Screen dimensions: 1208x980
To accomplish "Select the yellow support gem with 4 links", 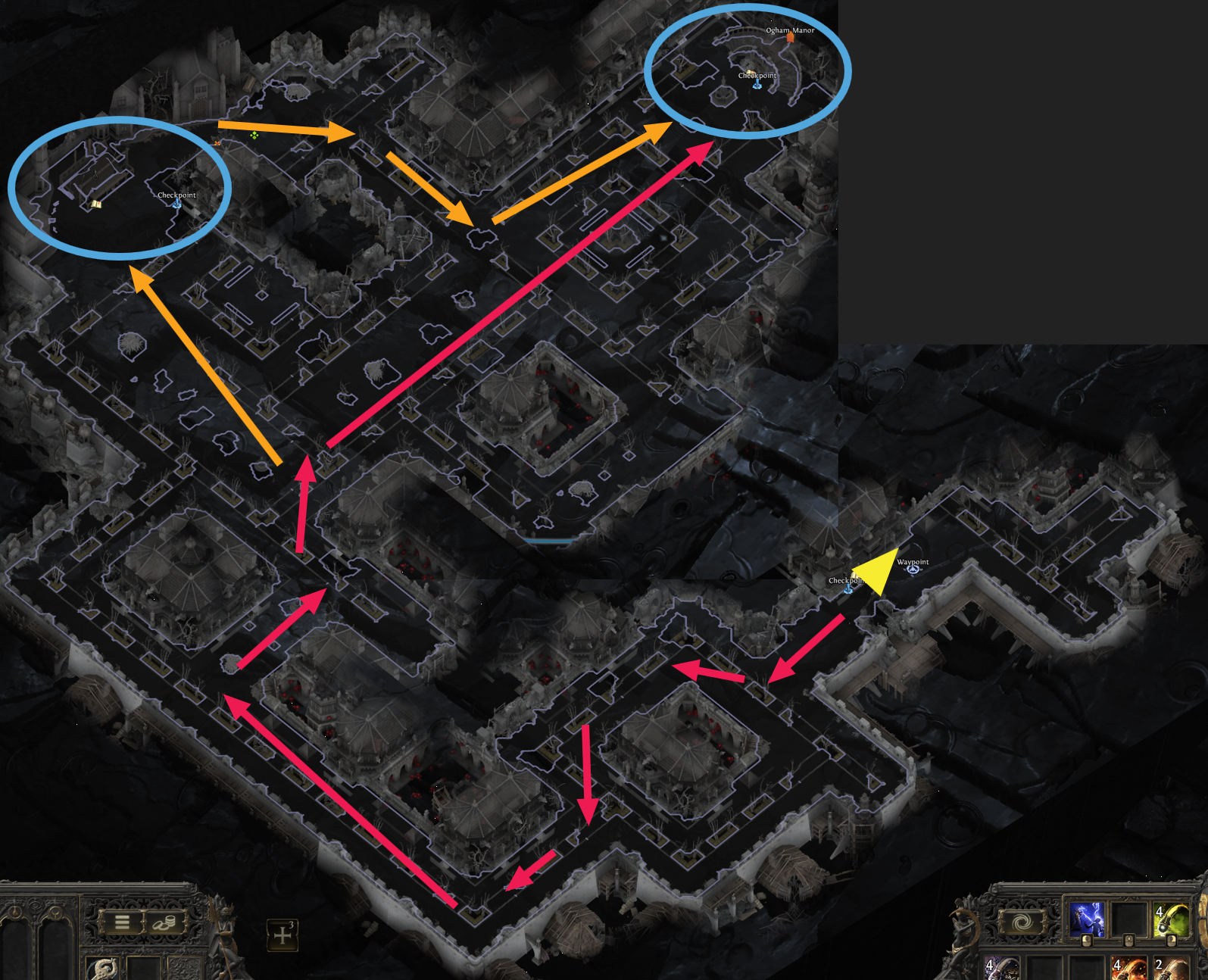I will click(x=1170, y=920).
